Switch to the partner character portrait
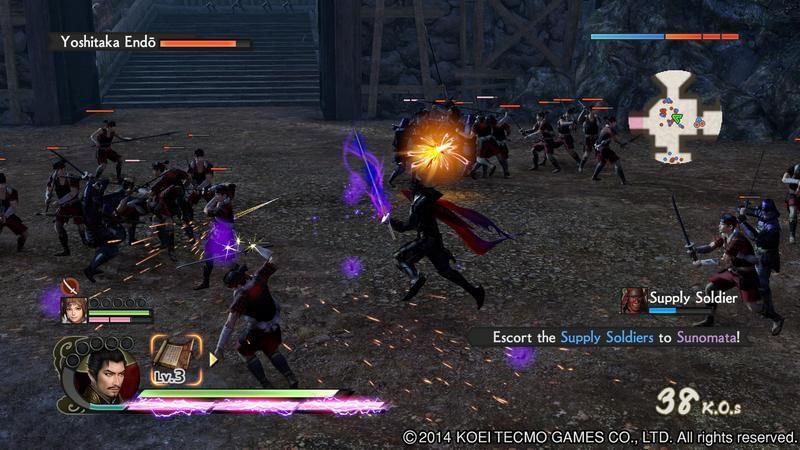The height and width of the screenshot is (450, 800). pos(73,309)
